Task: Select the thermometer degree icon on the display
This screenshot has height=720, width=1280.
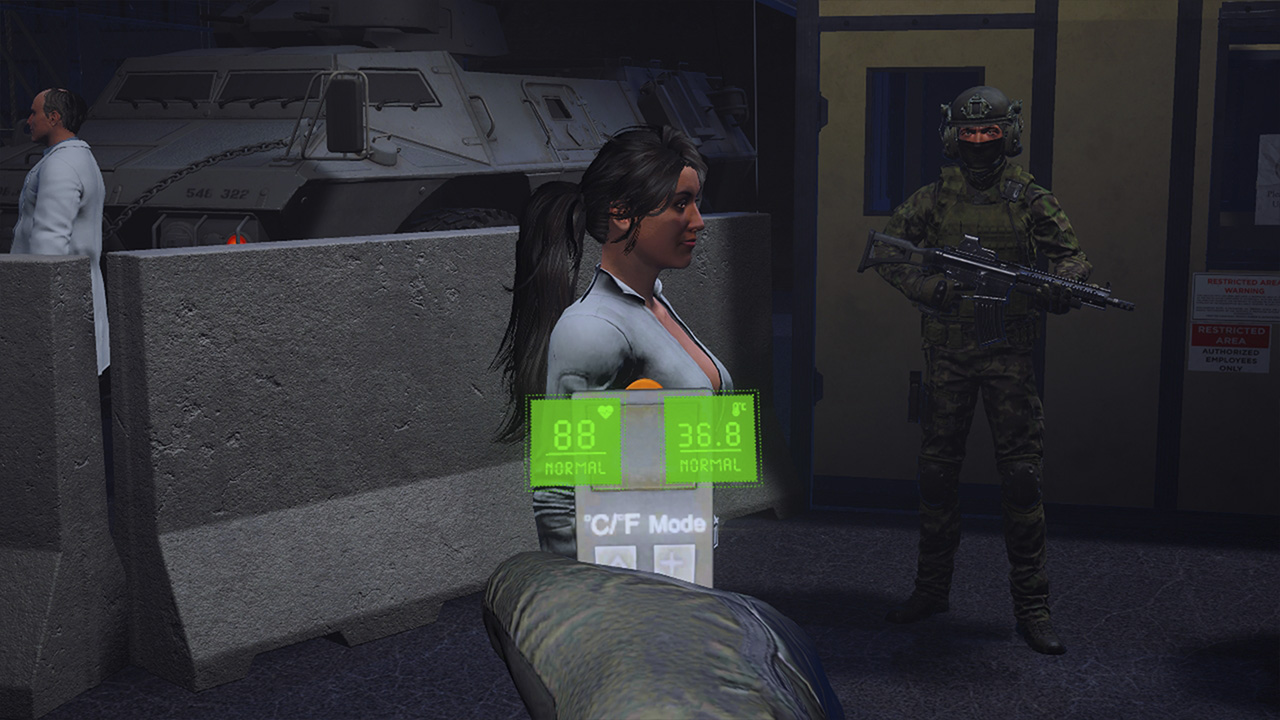Action: (x=739, y=409)
